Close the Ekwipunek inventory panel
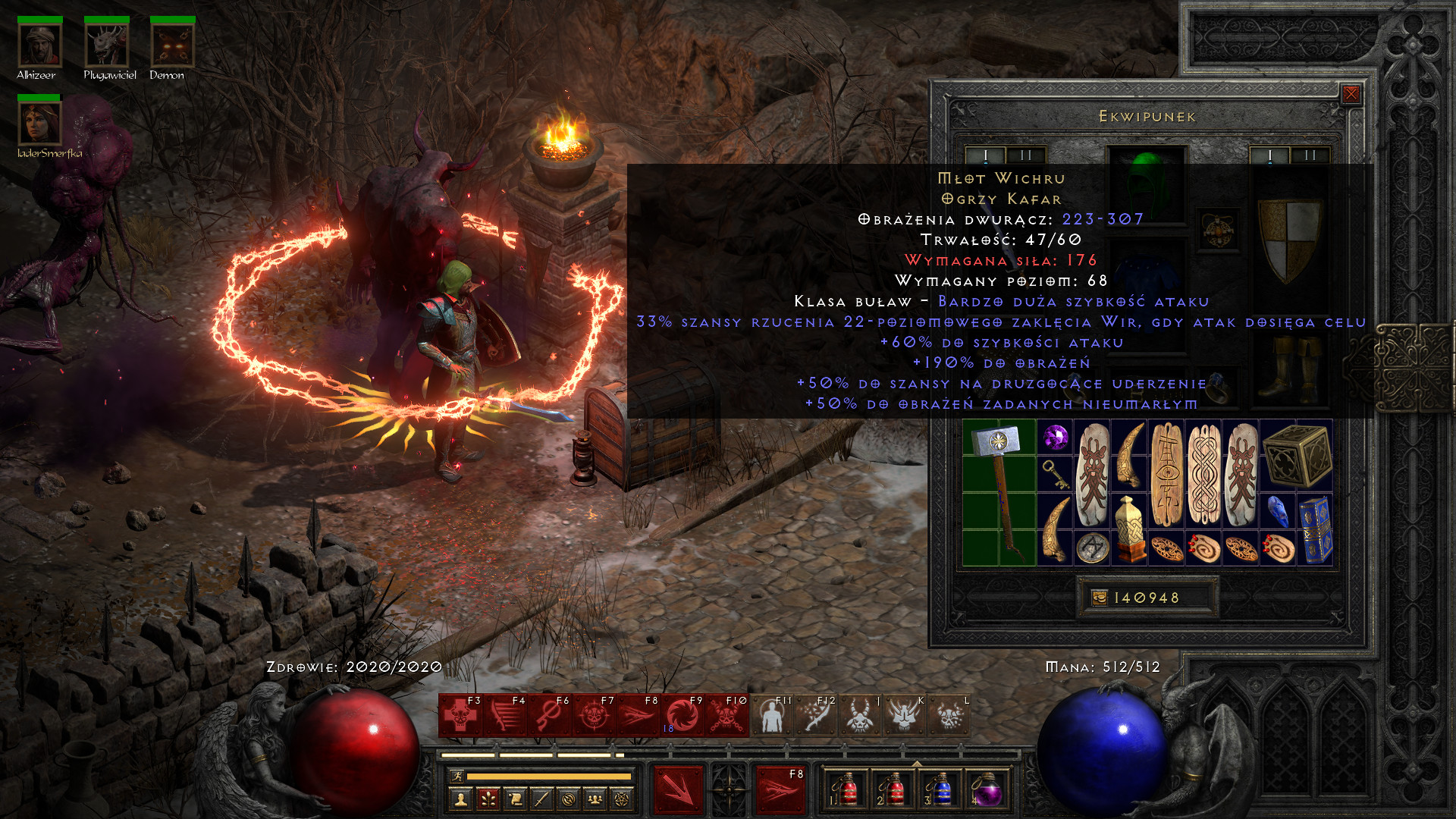Image resolution: width=1456 pixels, height=819 pixels. pyautogui.click(x=1351, y=94)
